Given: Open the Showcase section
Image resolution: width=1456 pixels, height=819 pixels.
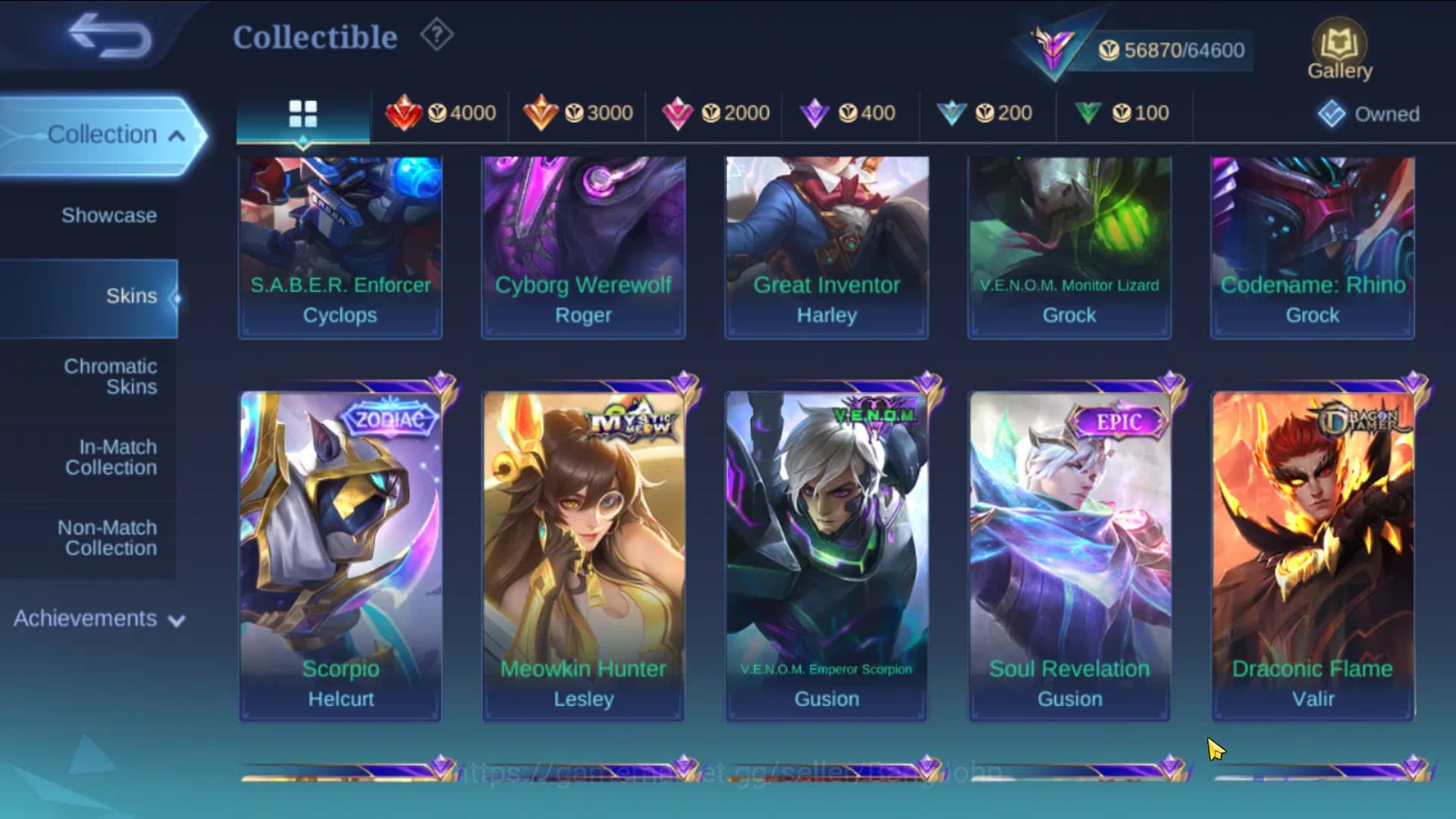Looking at the screenshot, I should point(111,215).
